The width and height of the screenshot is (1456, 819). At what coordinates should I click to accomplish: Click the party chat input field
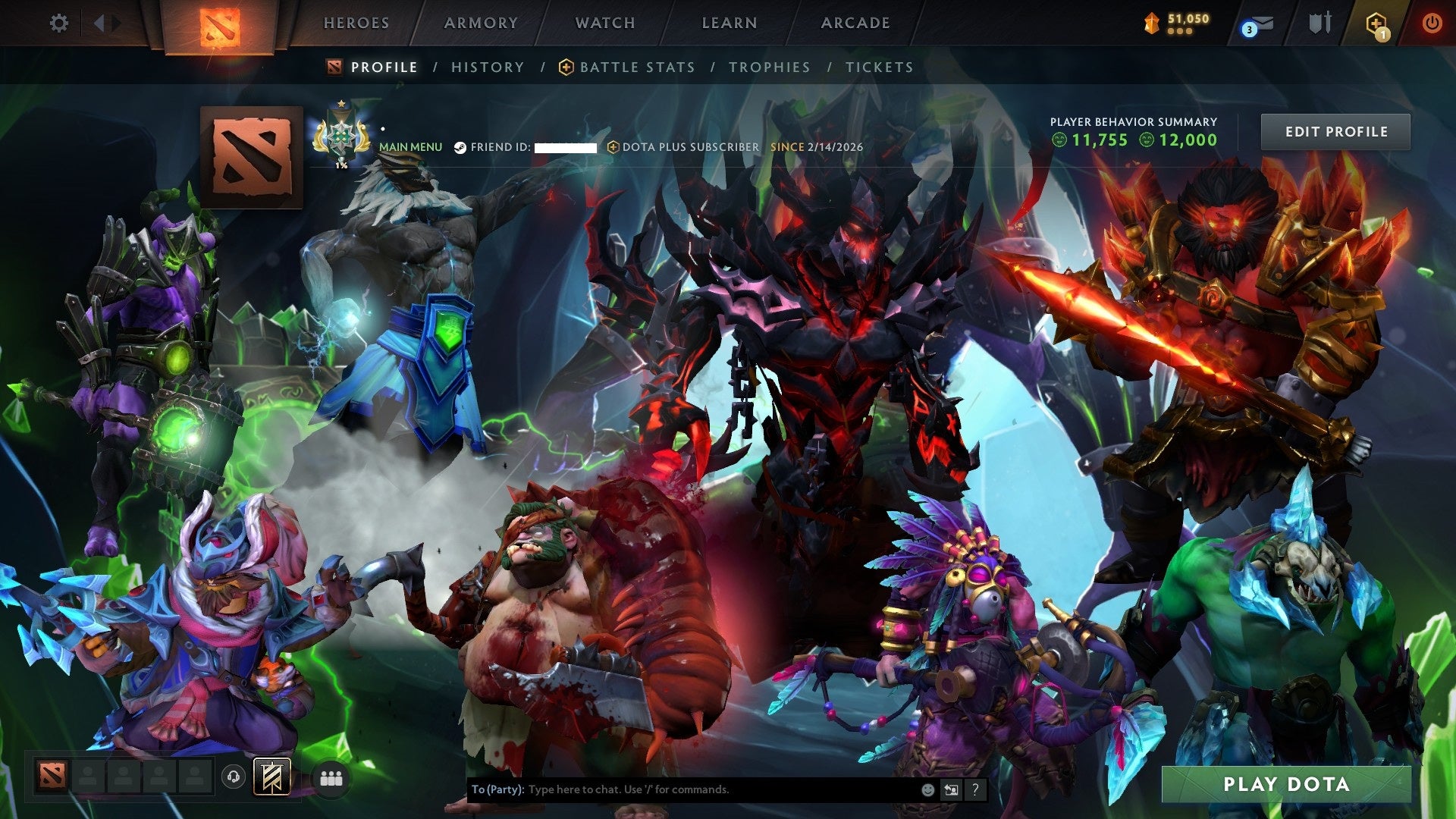[682, 789]
